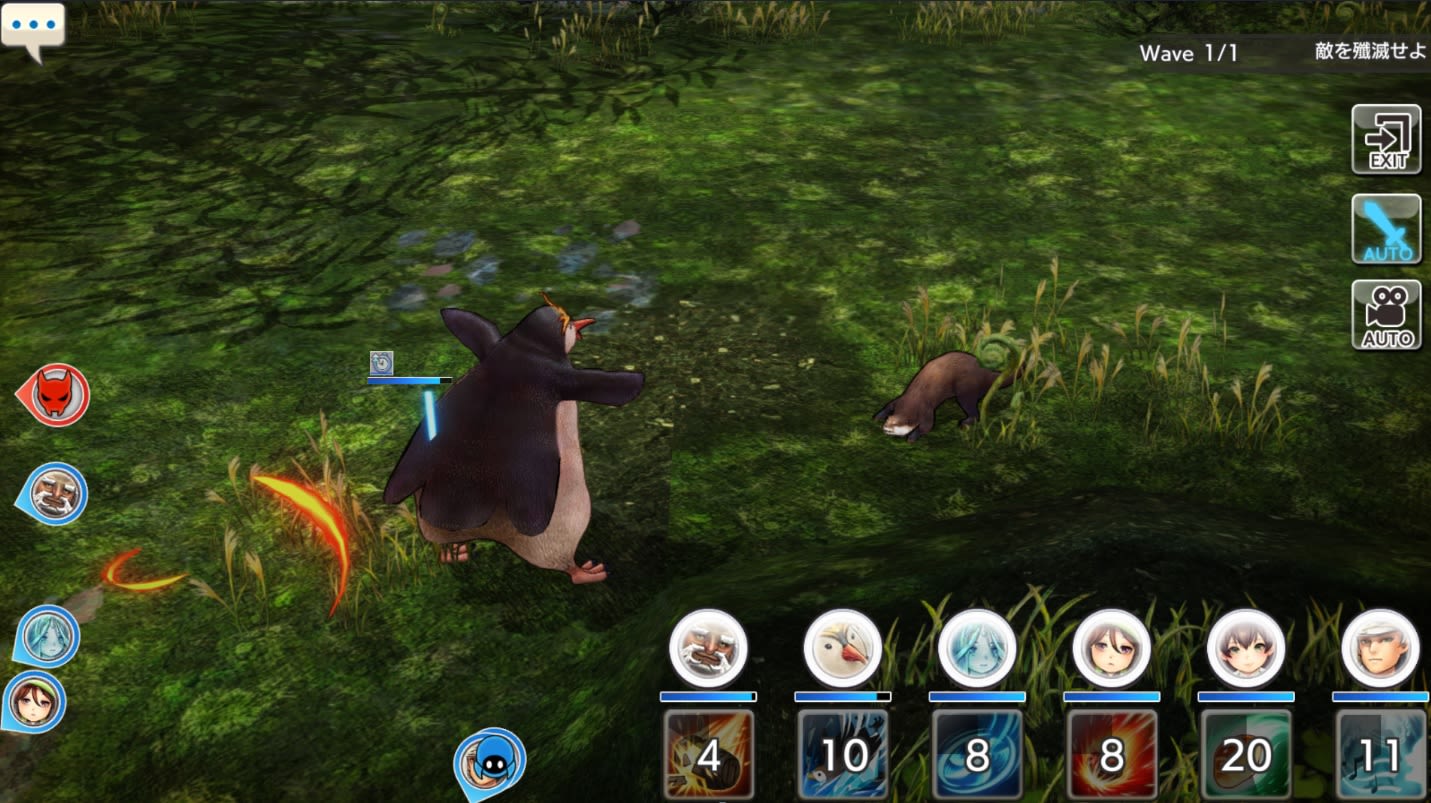Exit the battle with the EXIT button
The width and height of the screenshot is (1431, 803).
click(x=1386, y=140)
